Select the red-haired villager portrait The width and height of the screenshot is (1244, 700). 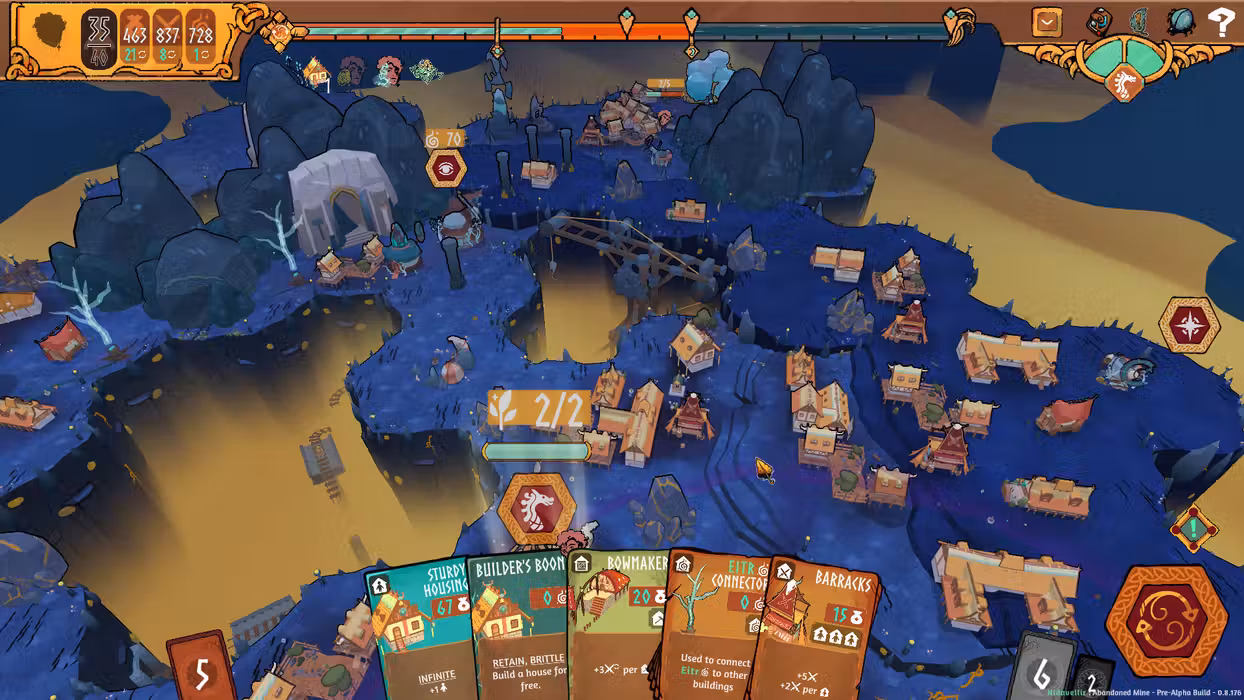pos(387,71)
